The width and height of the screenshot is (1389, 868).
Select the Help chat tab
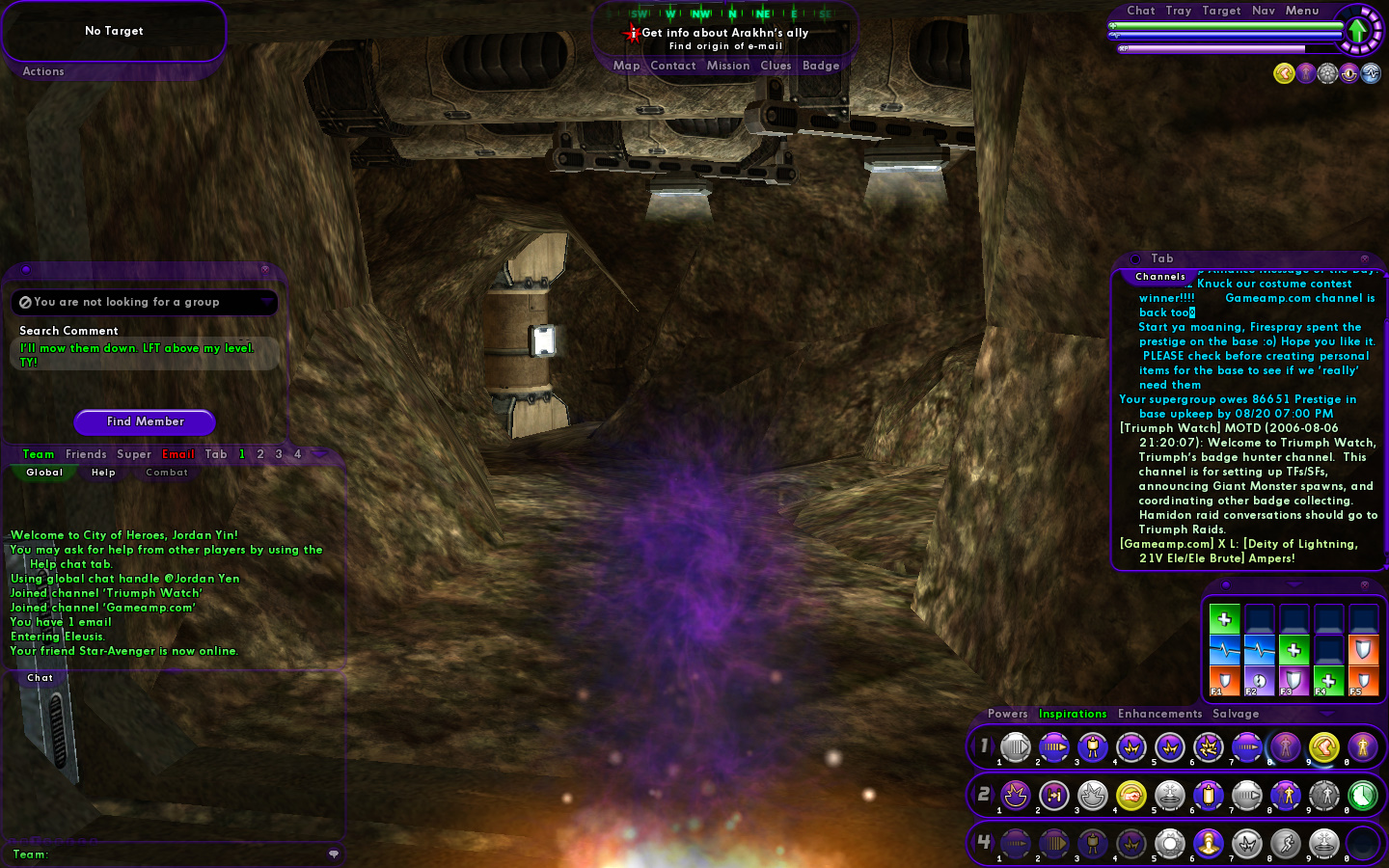[103, 473]
